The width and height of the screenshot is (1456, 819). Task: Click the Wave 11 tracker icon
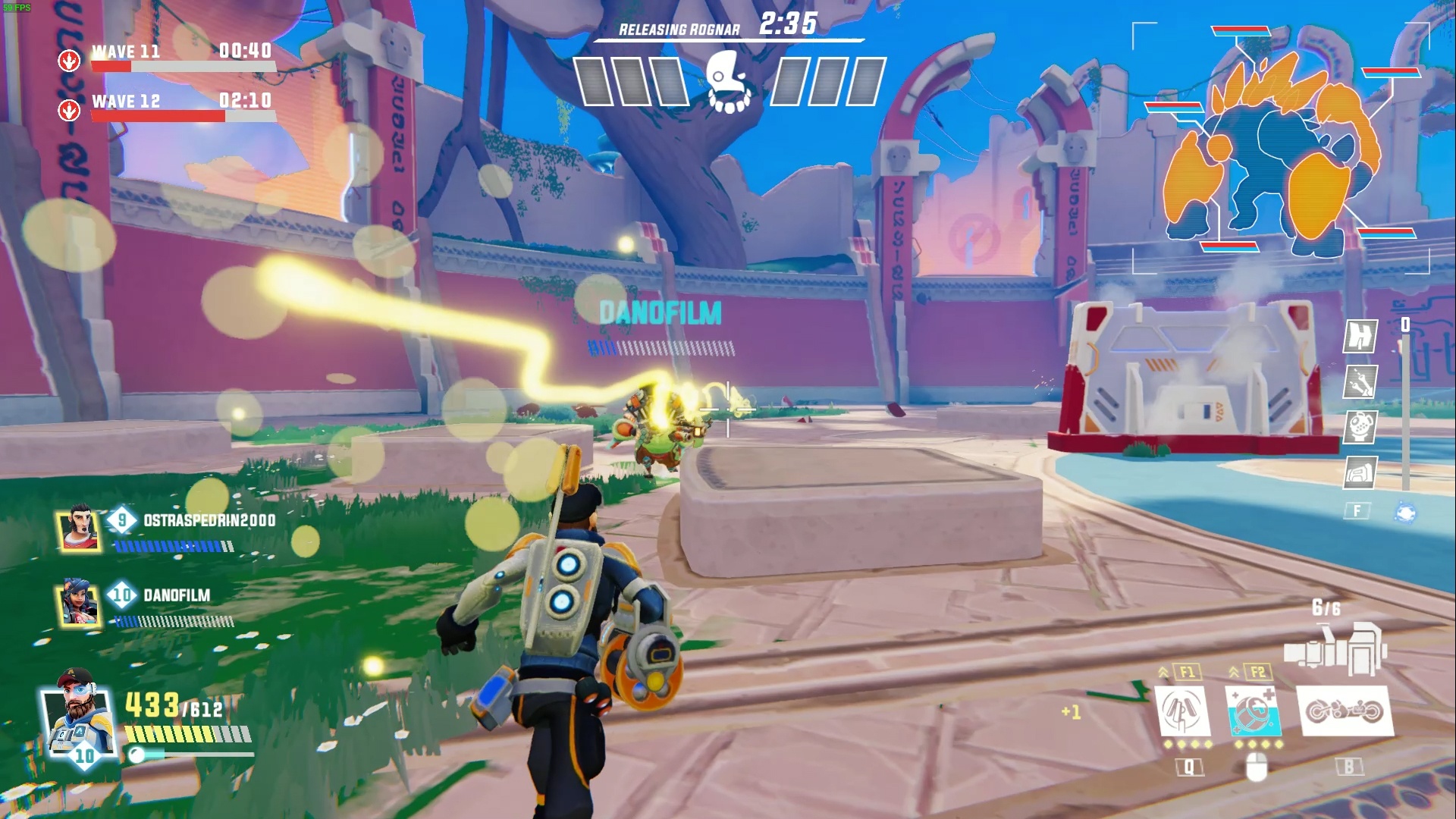[x=69, y=60]
